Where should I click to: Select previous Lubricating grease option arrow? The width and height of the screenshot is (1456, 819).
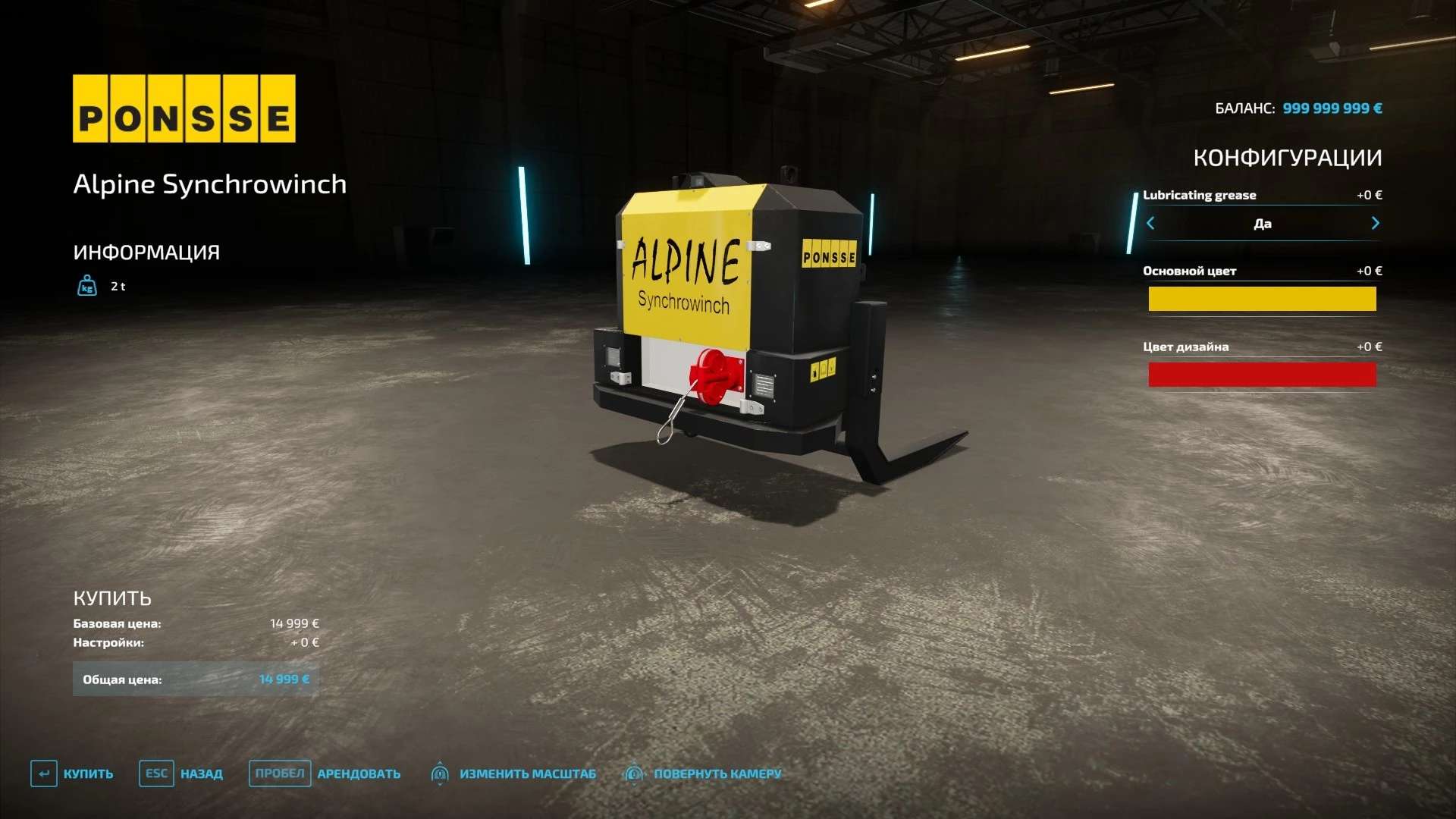coord(1150,223)
